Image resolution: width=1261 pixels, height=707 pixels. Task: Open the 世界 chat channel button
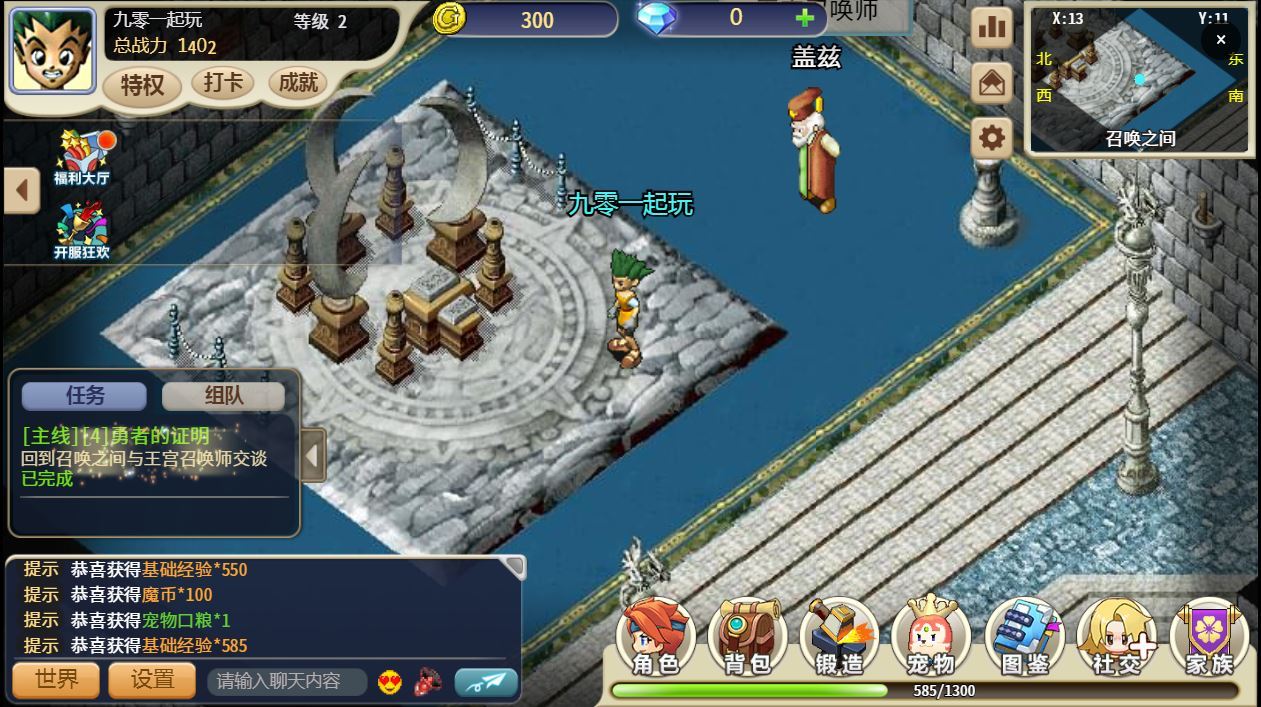point(56,680)
